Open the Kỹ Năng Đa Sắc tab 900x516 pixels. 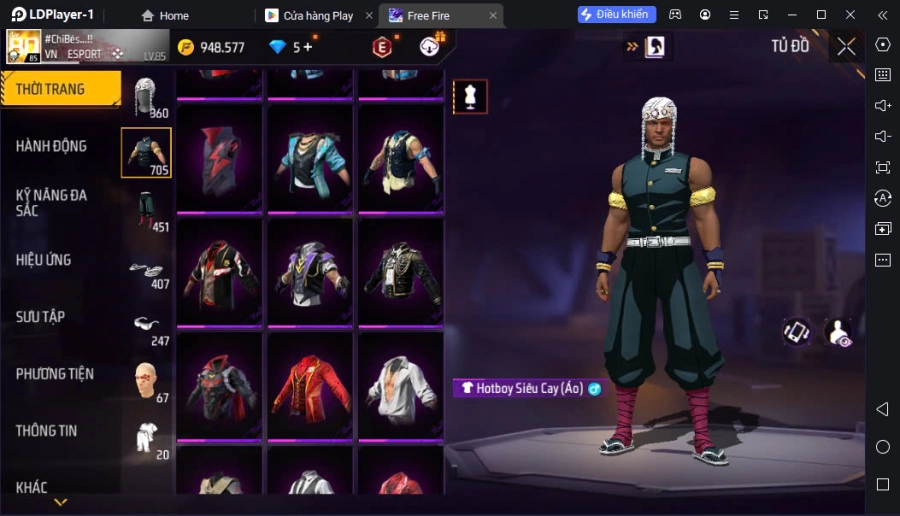52,203
